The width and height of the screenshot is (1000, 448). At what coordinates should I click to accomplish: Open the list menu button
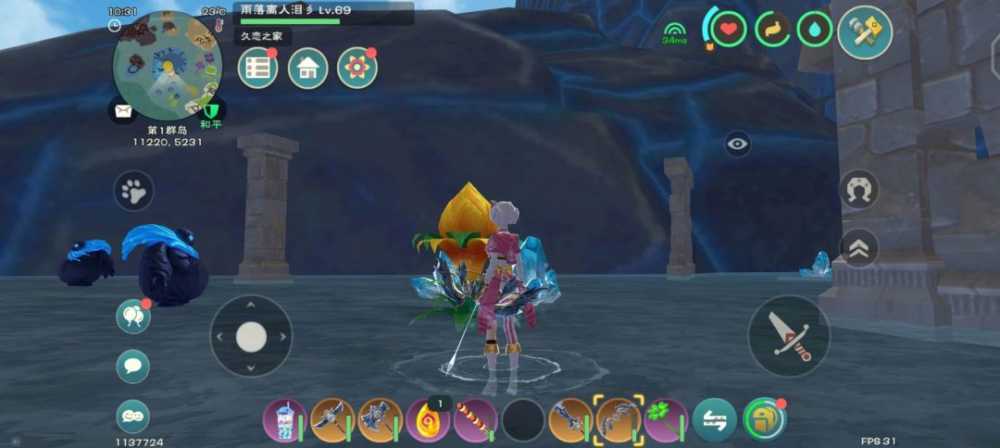pyautogui.click(x=258, y=68)
